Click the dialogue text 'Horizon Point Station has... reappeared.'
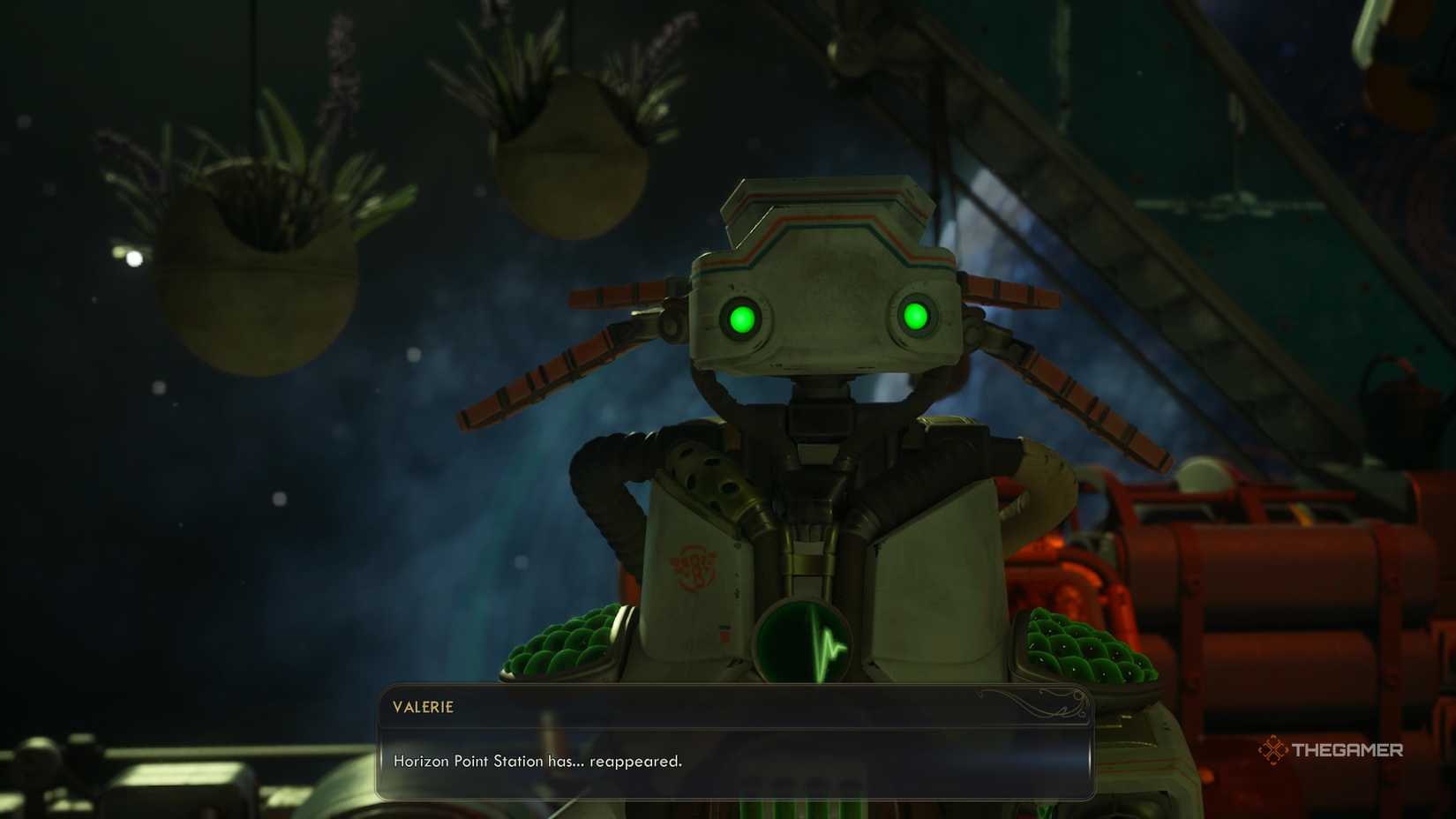The width and height of the screenshot is (1456, 819). tap(539, 762)
